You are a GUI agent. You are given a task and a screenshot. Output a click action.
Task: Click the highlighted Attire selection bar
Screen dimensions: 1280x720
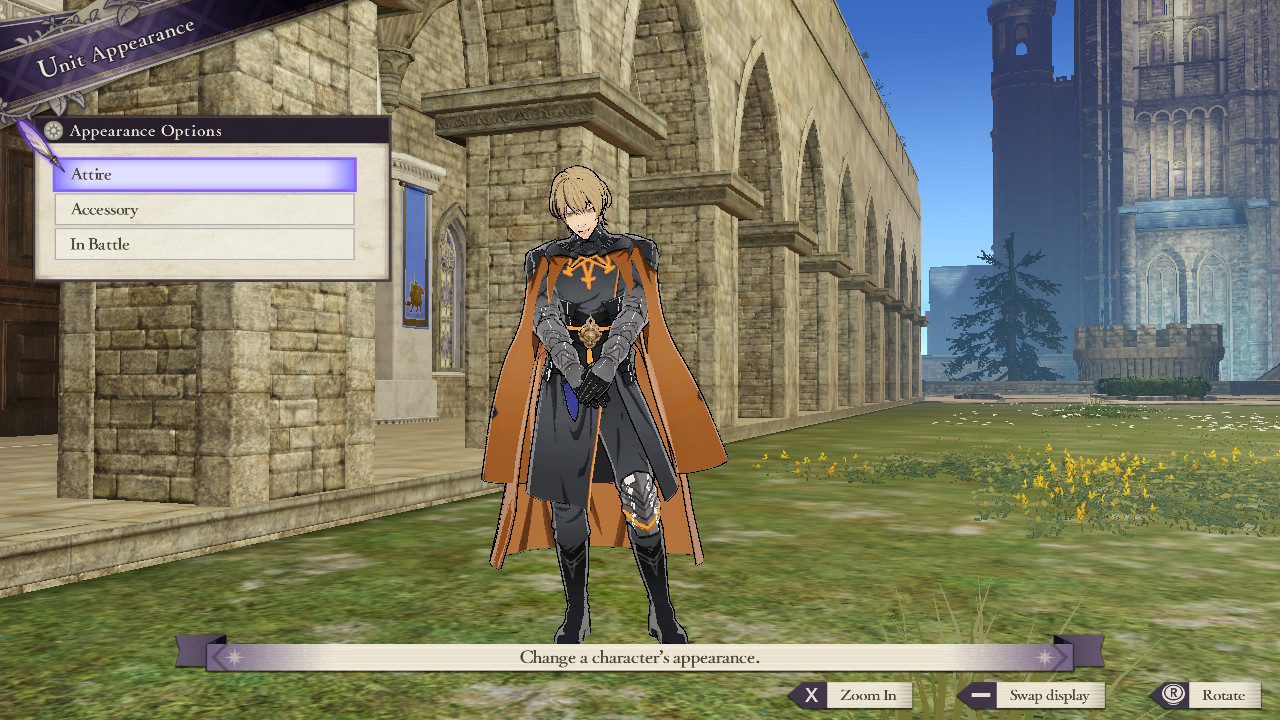tap(204, 174)
